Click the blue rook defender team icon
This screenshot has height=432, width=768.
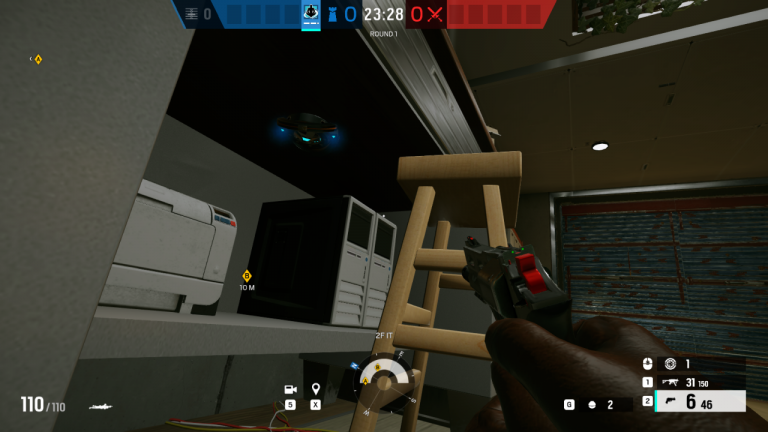coord(333,14)
